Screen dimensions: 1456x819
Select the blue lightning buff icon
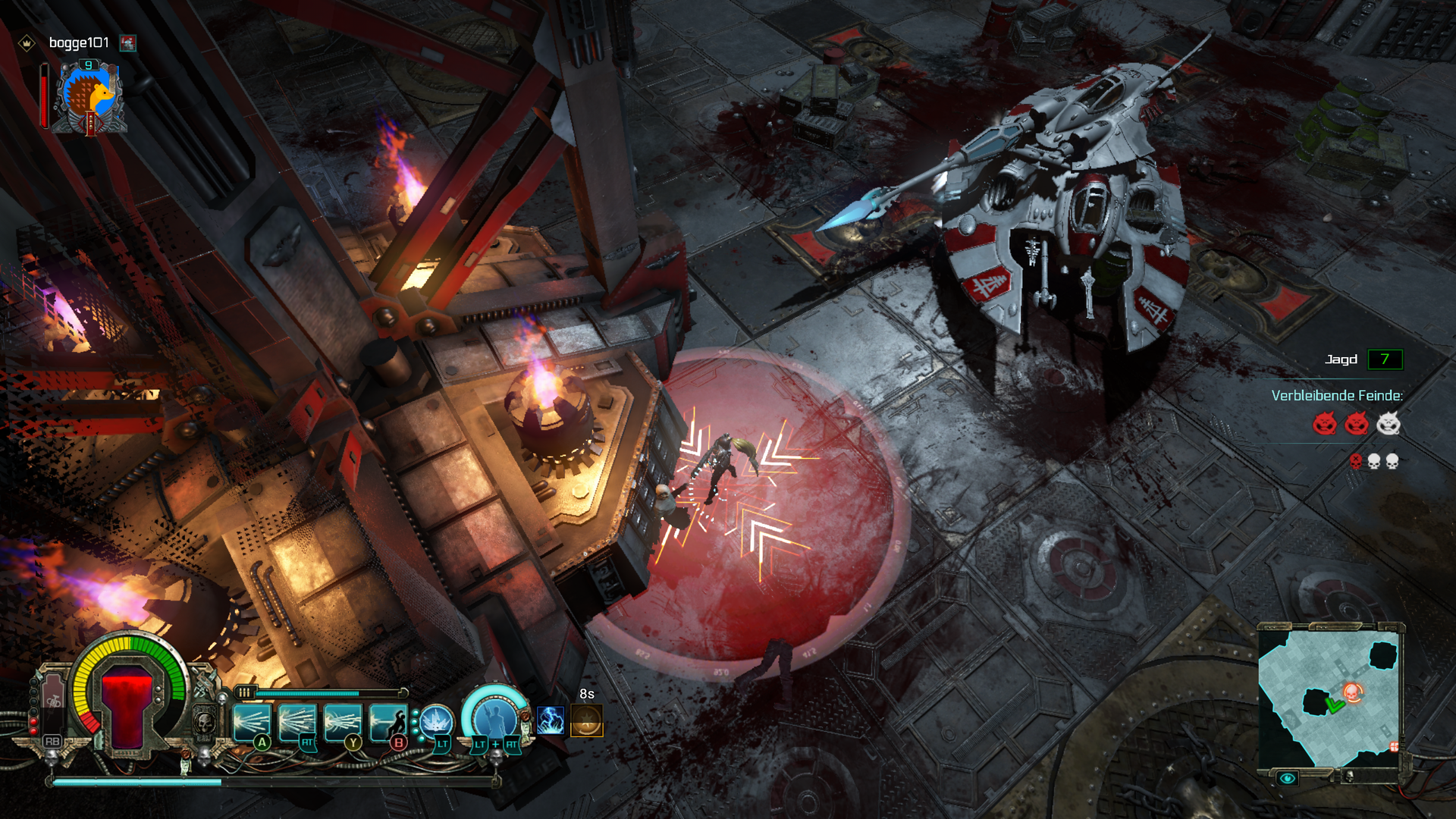pos(551,720)
